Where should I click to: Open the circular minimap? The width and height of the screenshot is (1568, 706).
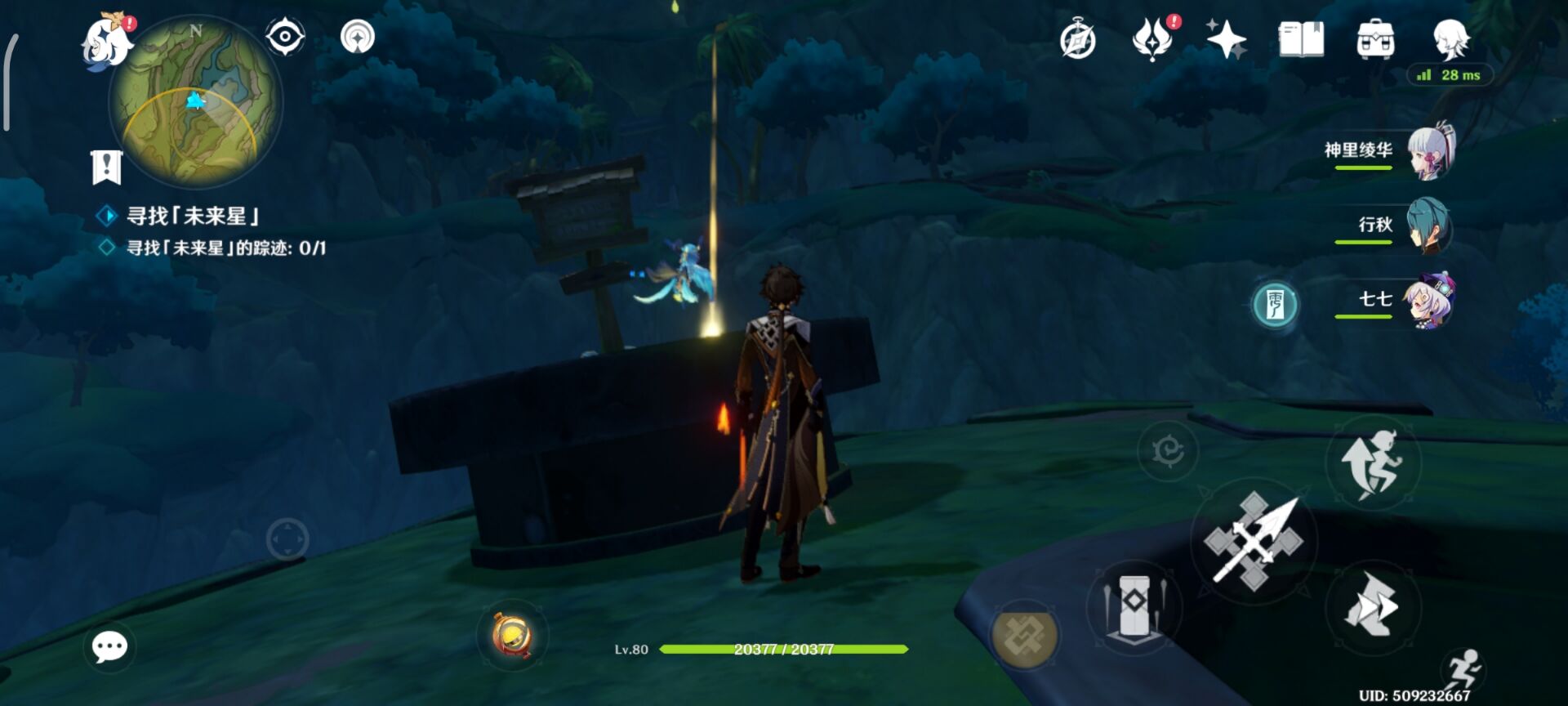[195, 102]
